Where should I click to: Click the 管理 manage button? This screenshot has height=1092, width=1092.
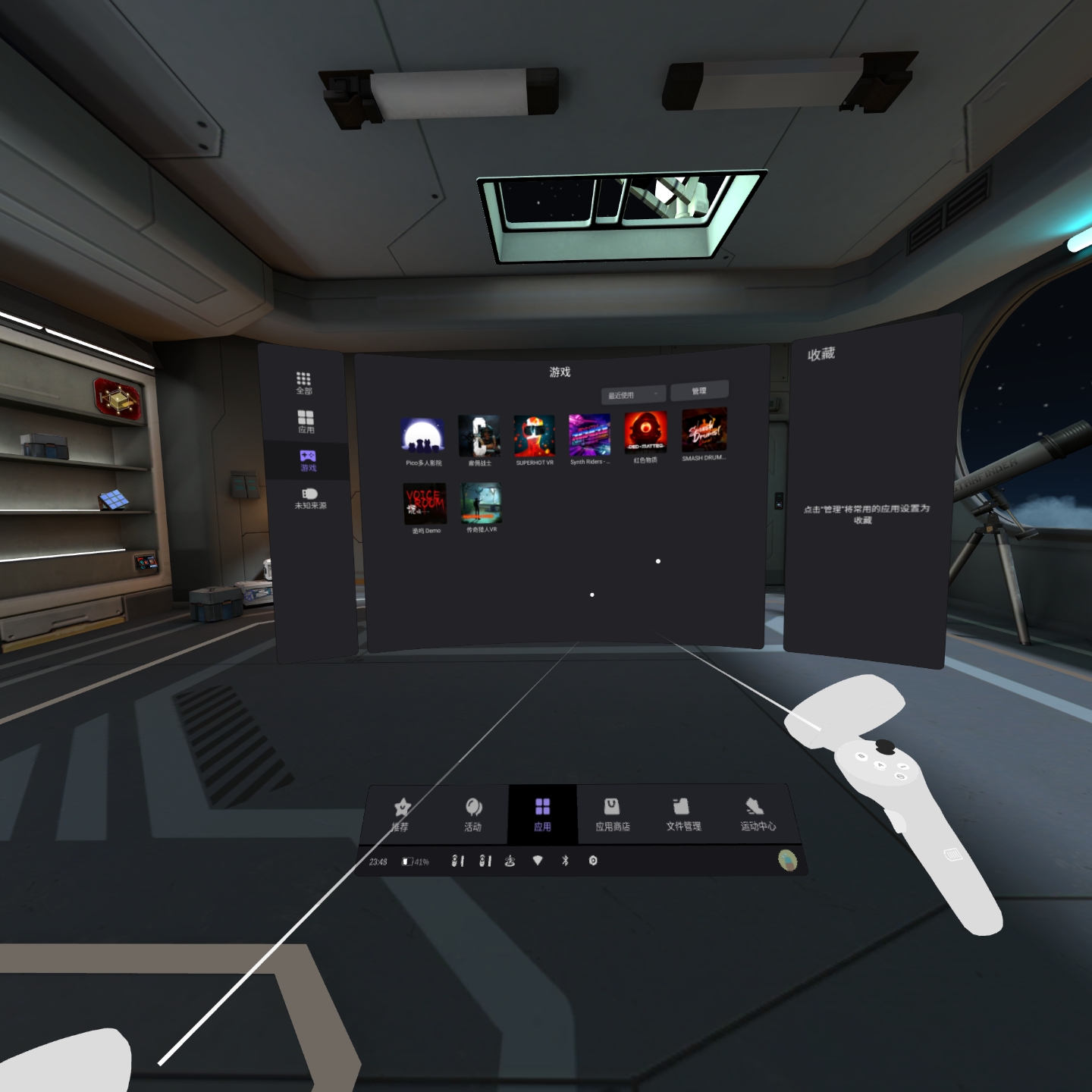(699, 390)
